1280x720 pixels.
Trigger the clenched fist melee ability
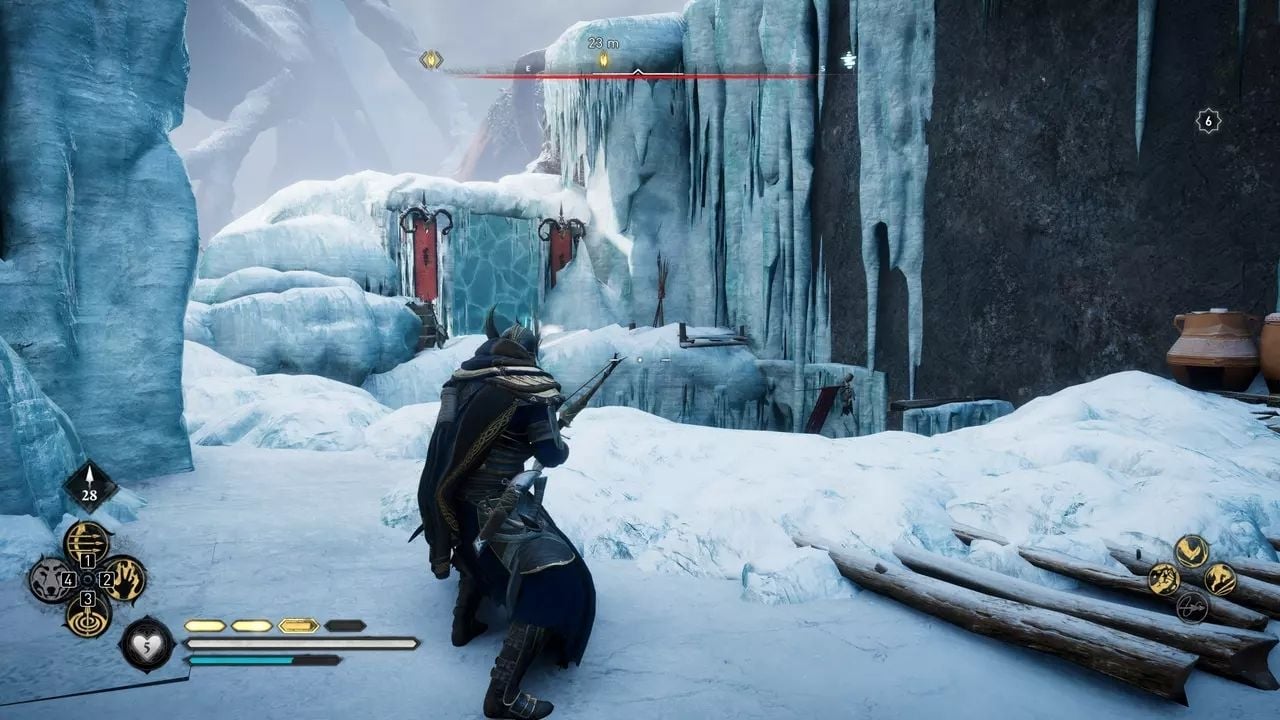[1163, 579]
